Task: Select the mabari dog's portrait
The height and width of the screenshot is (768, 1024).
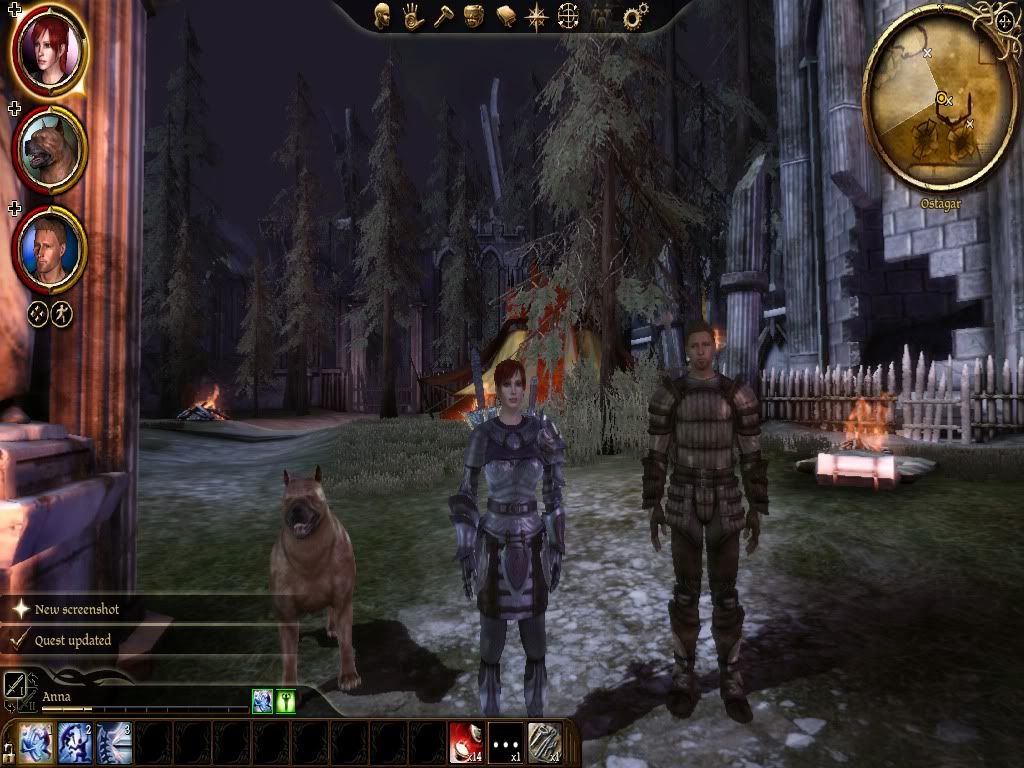Action: click(x=50, y=150)
